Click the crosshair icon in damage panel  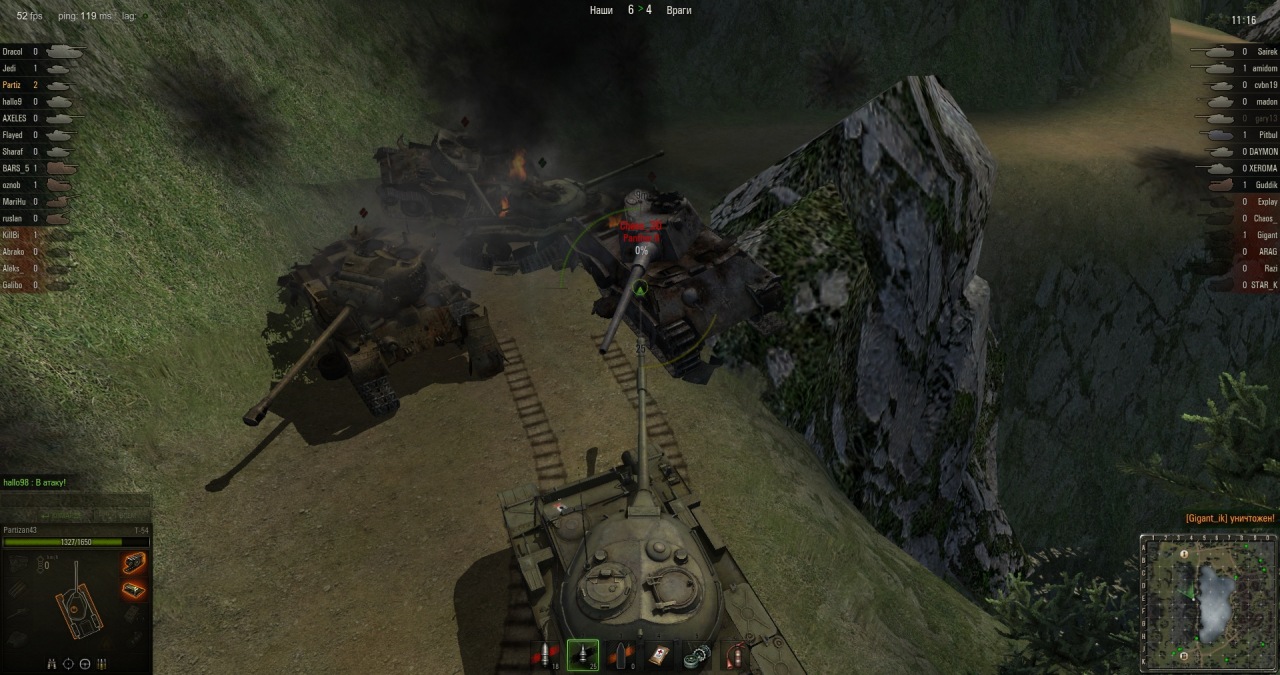(68, 663)
